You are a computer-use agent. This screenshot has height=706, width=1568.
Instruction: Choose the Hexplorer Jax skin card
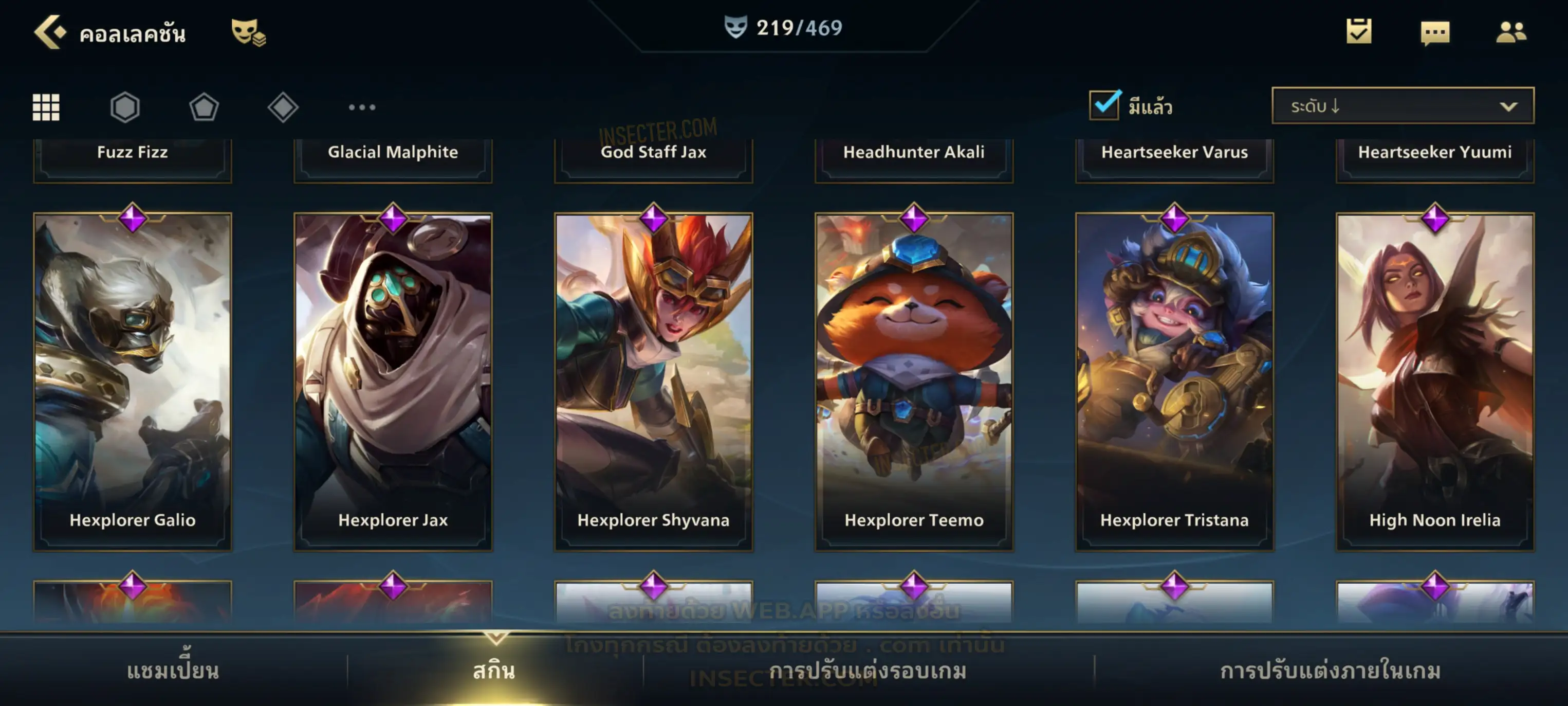point(393,381)
